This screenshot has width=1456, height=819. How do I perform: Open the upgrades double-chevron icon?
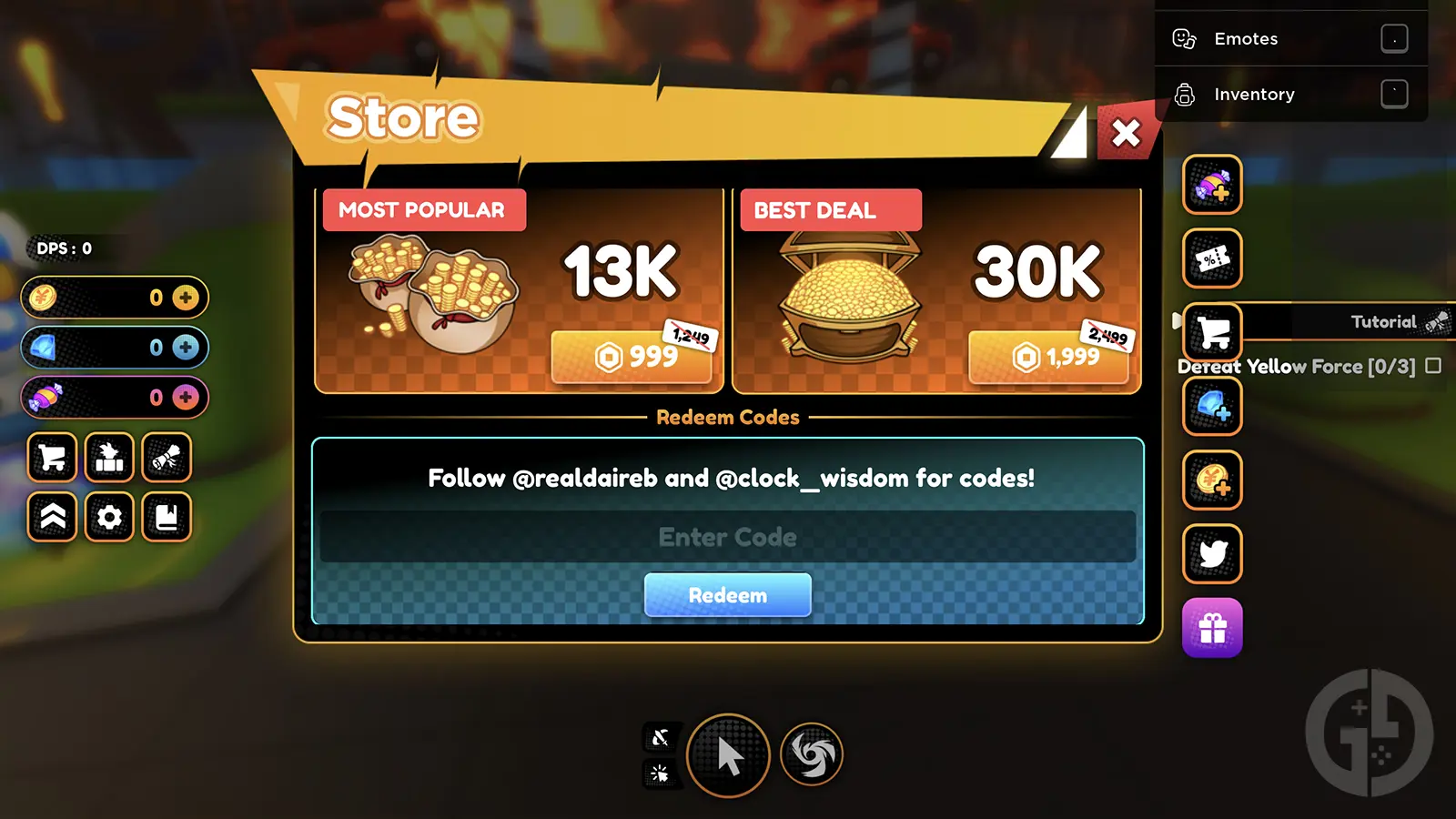coord(52,519)
